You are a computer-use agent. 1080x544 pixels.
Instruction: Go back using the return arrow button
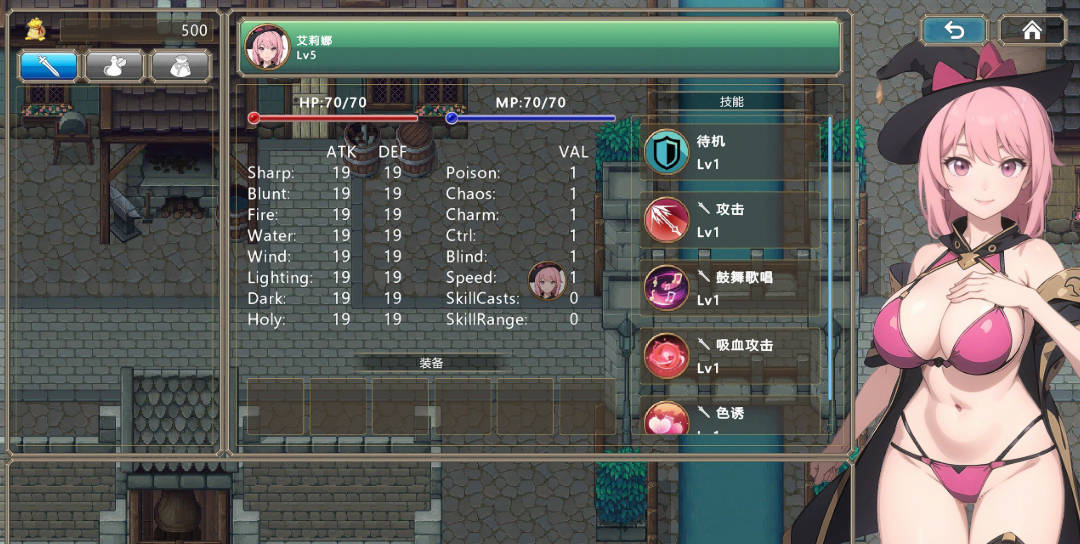point(954,30)
